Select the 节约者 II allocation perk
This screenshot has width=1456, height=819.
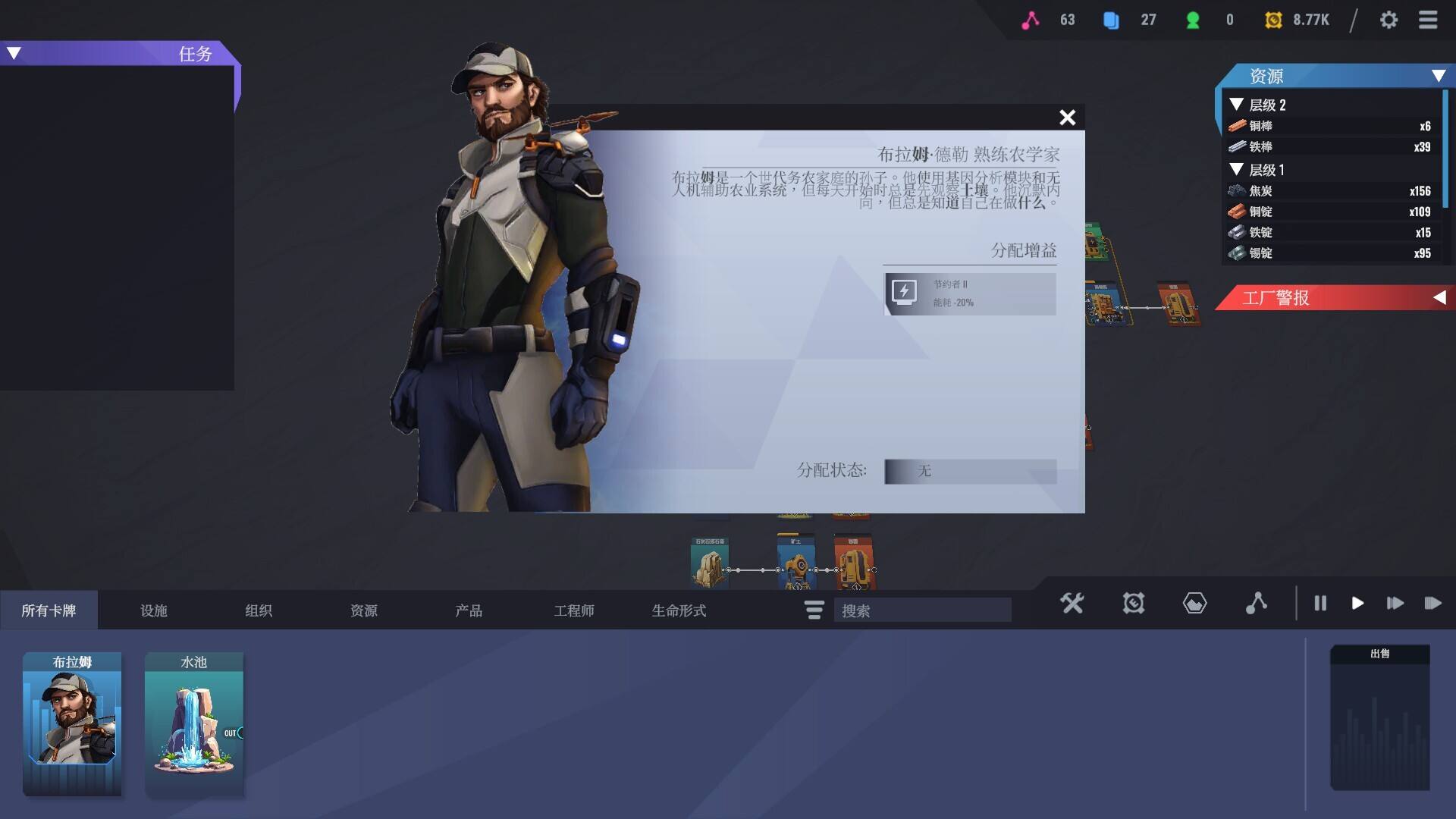click(970, 293)
